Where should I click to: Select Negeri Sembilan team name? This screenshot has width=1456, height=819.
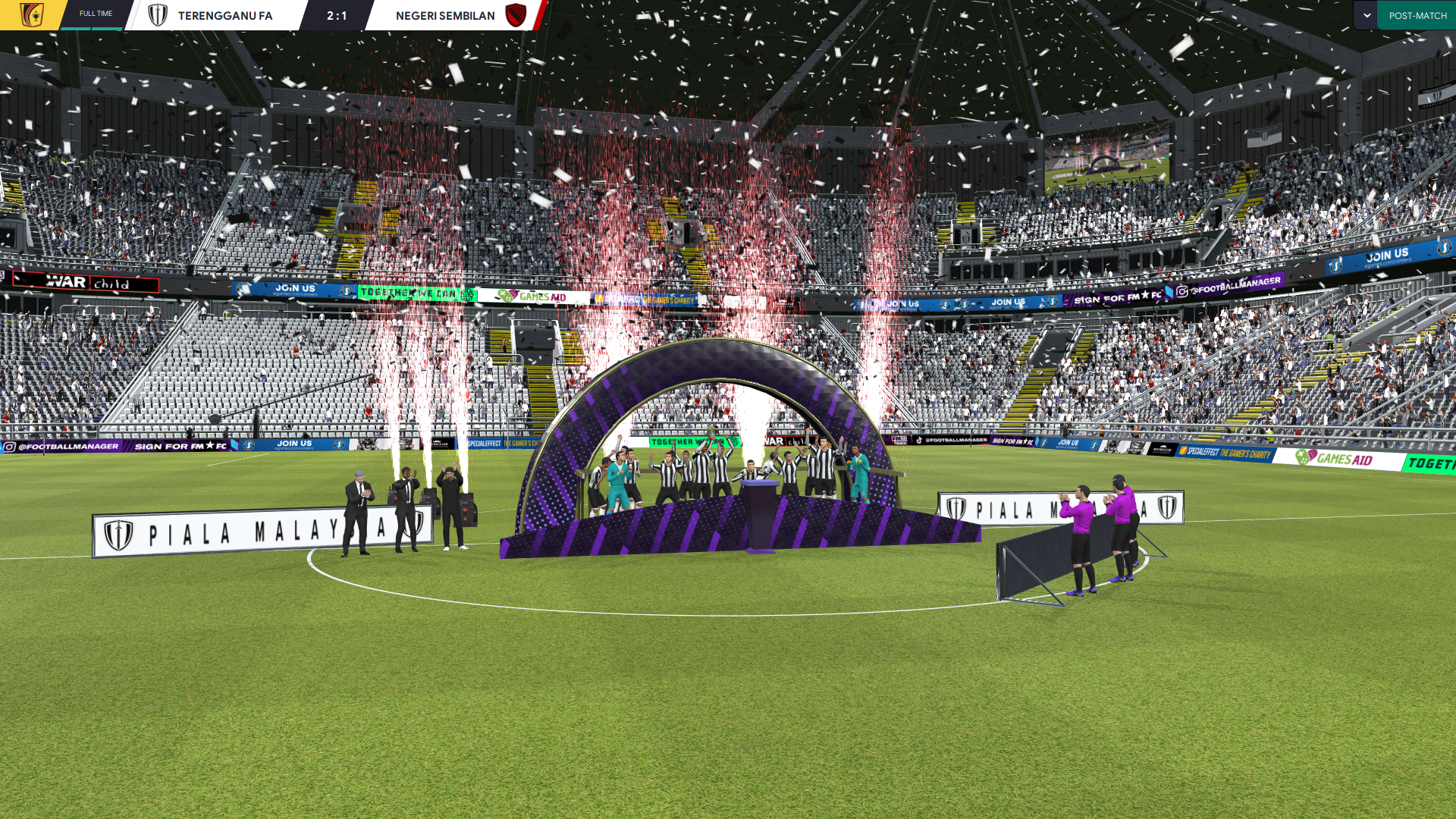click(445, 15)
